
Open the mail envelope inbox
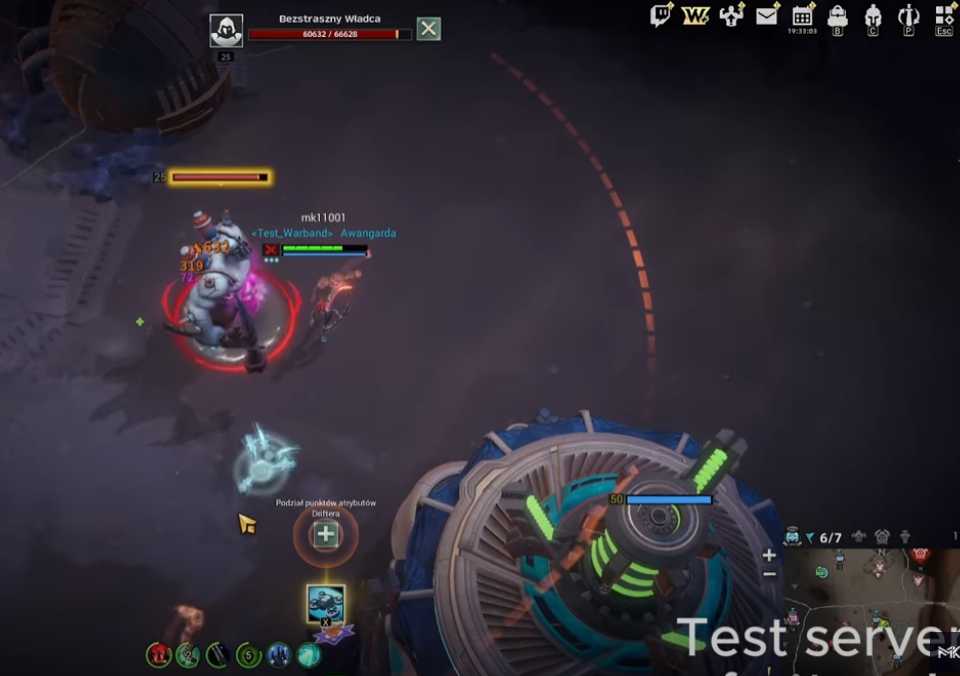[767, 15]
